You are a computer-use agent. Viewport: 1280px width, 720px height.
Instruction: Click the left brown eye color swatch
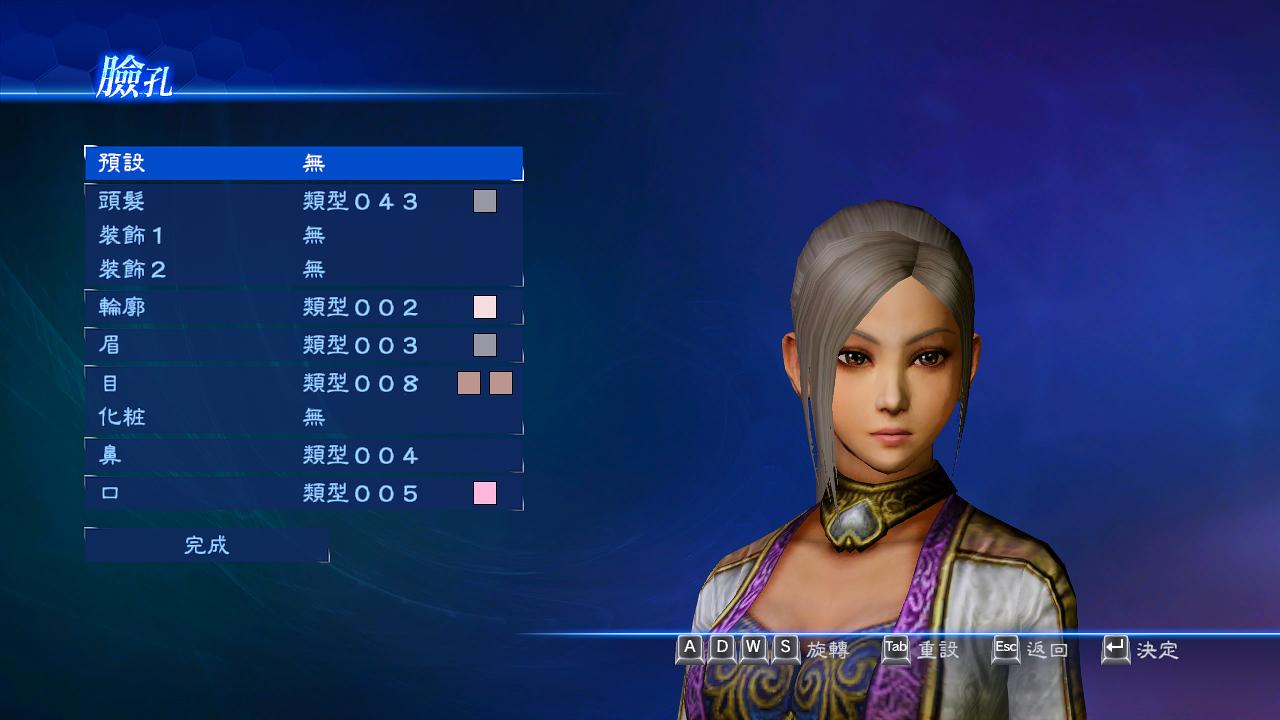click(x=469, y=383)
